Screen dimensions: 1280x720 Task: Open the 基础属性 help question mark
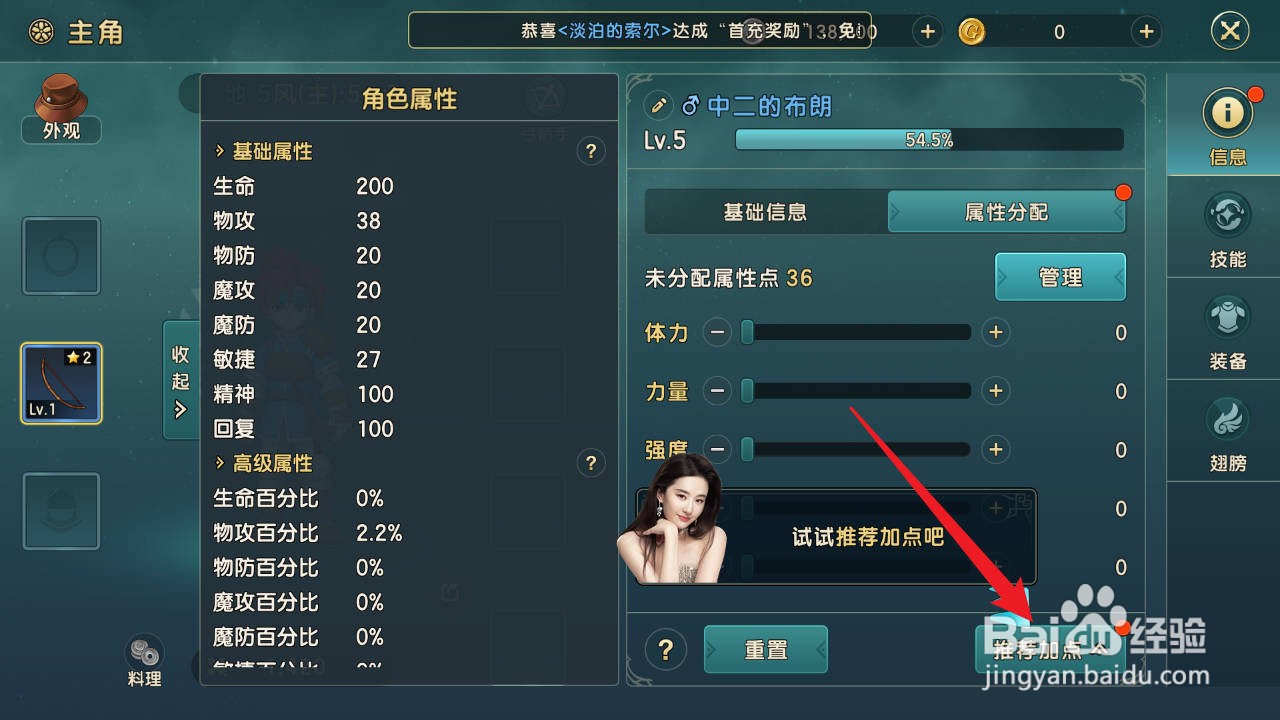590,151
